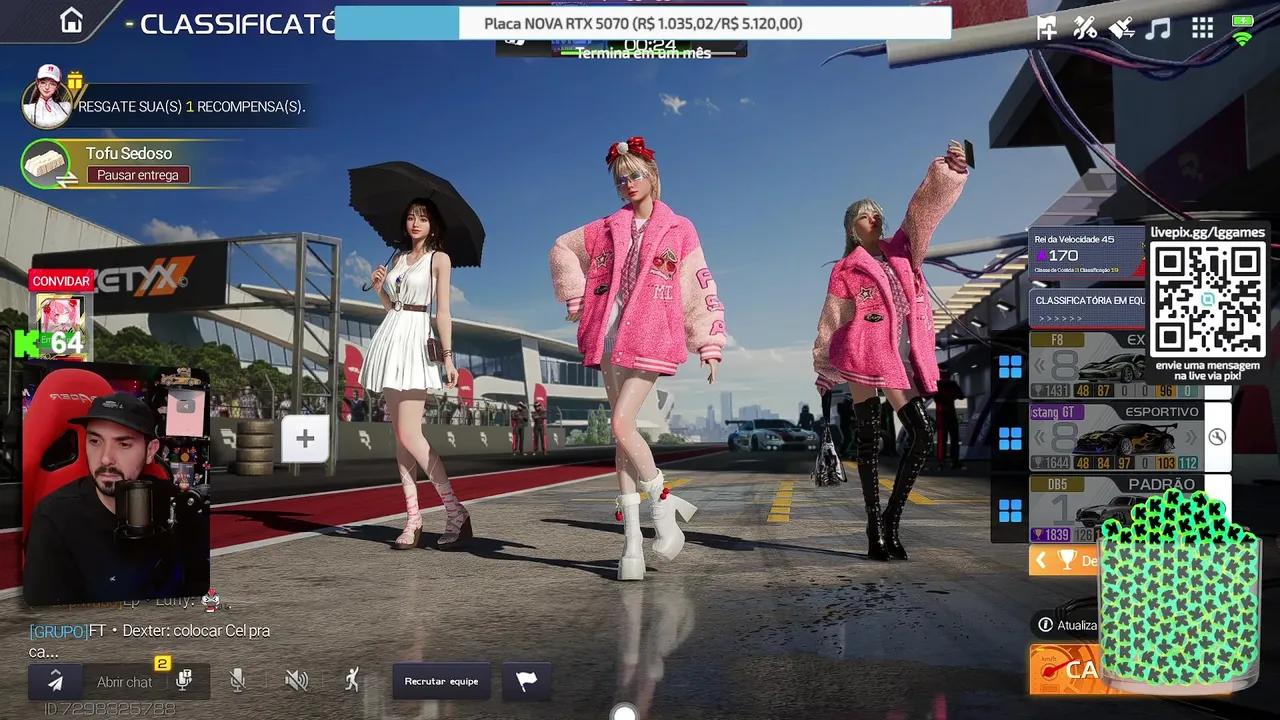Click the Pausar entrega button

coord(137,175)
